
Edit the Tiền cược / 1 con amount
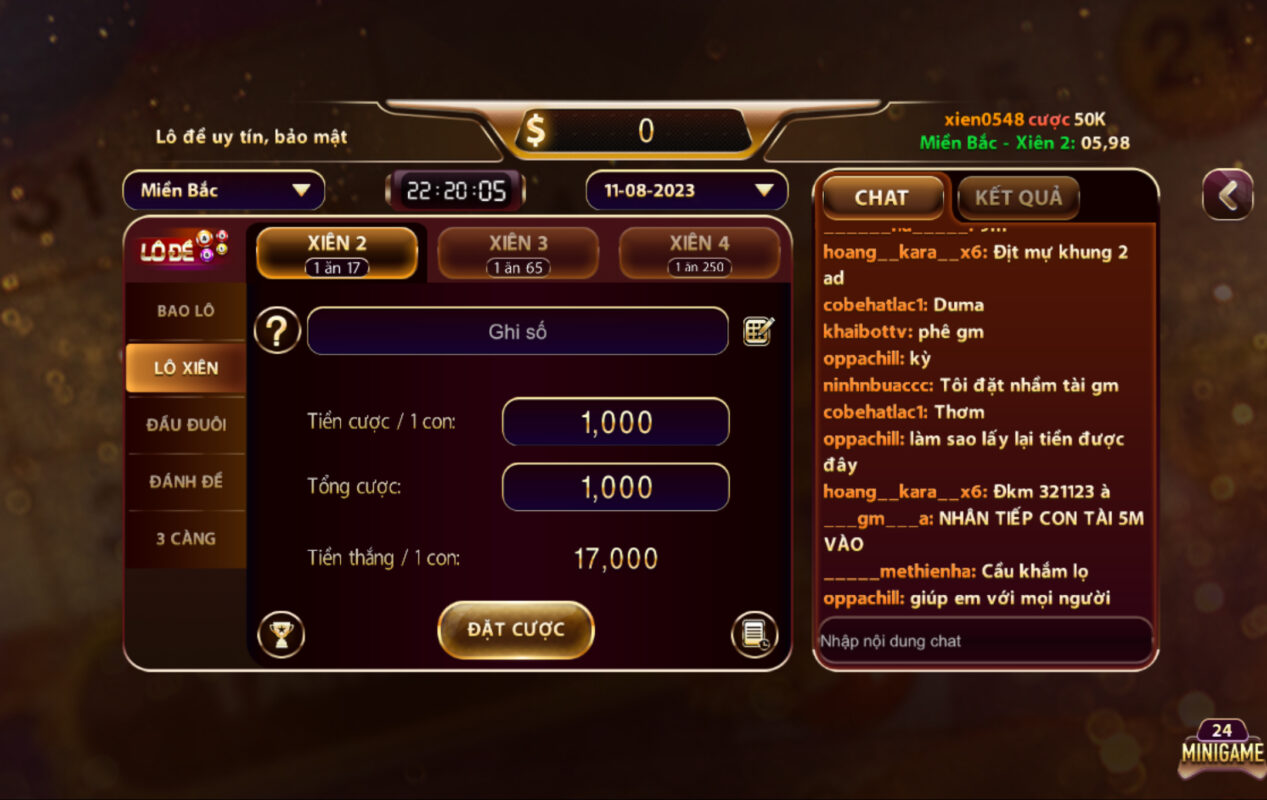pos(615,422)
